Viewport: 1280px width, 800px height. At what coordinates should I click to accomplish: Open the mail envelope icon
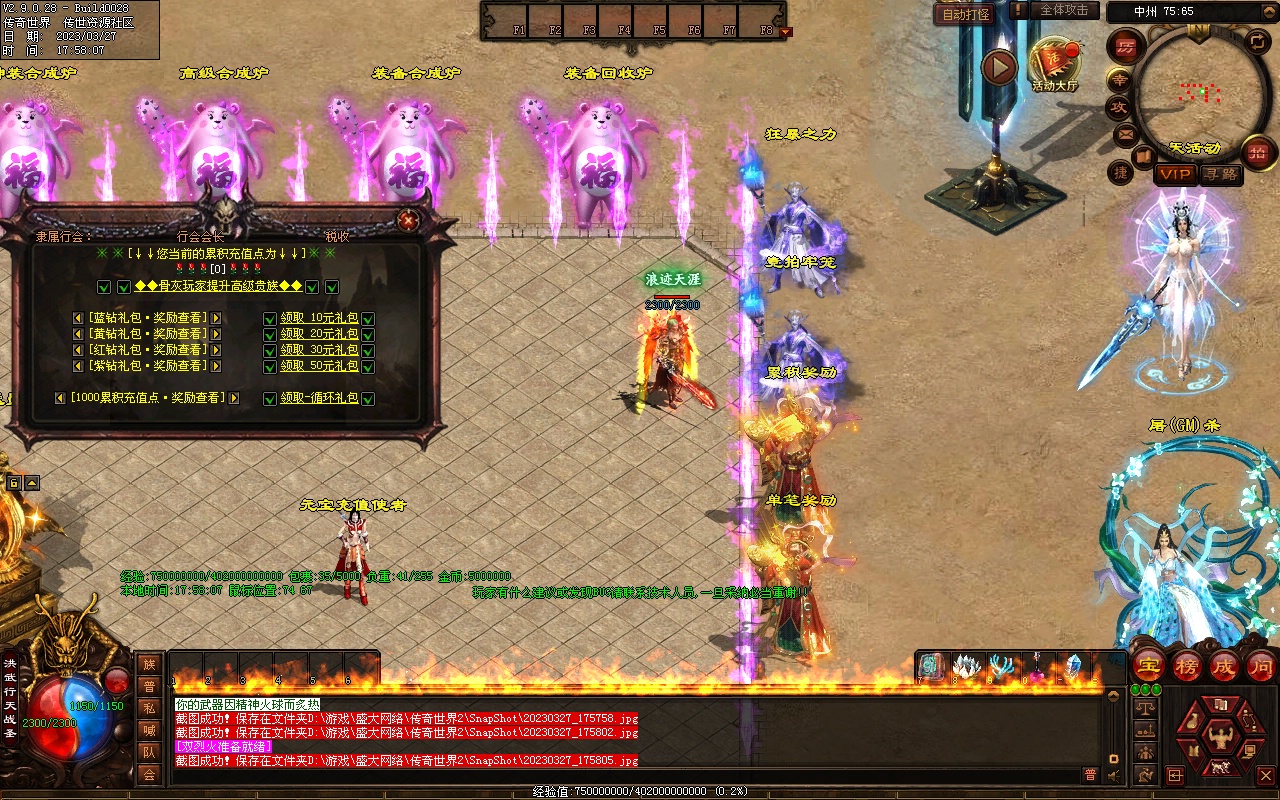coord(1125,133)
